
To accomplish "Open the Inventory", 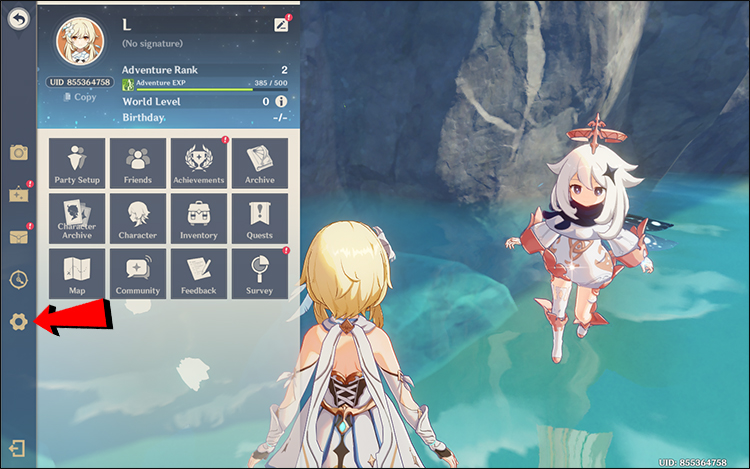I will (199, 219).
